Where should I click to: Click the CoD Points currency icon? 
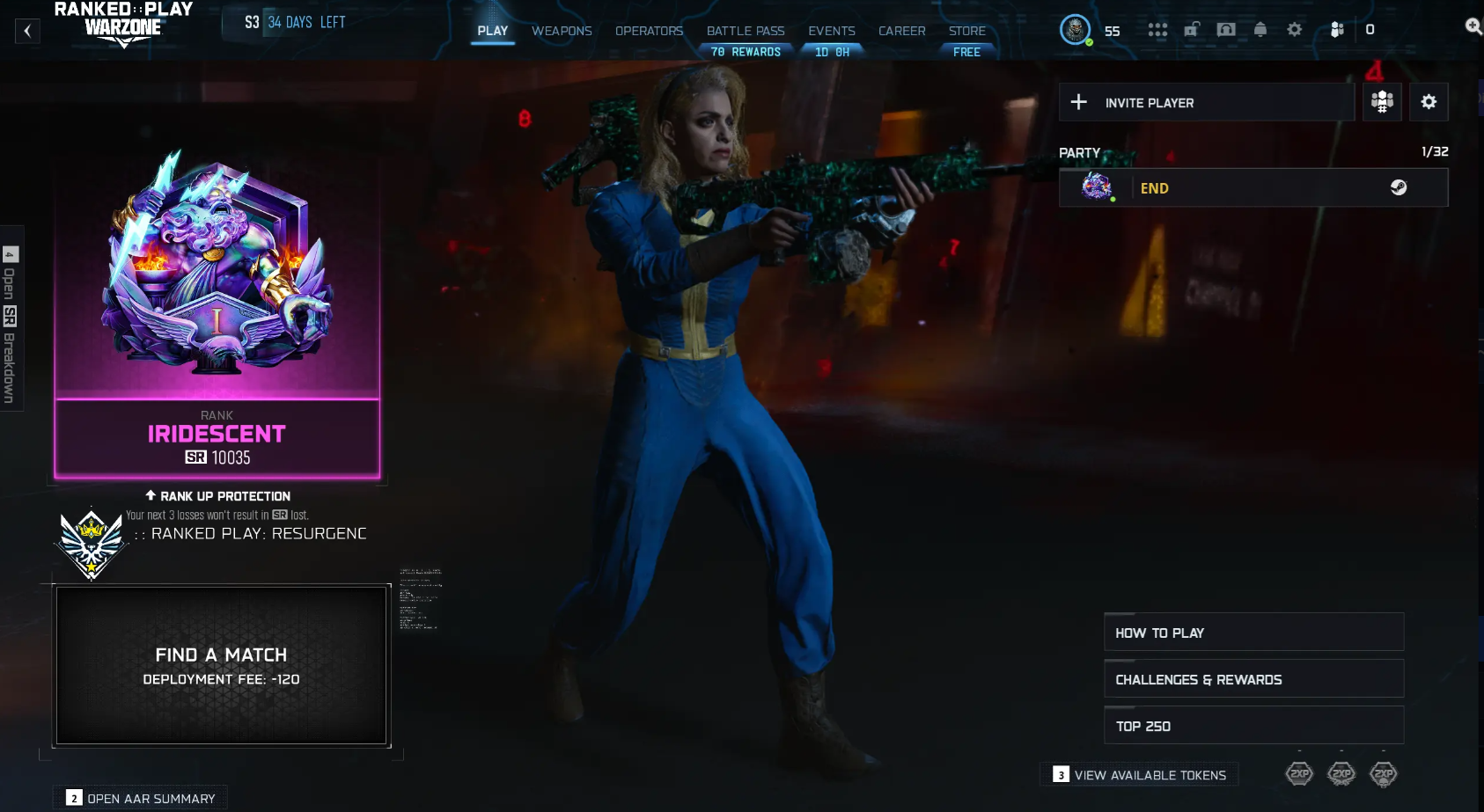tap(1338, 29)
